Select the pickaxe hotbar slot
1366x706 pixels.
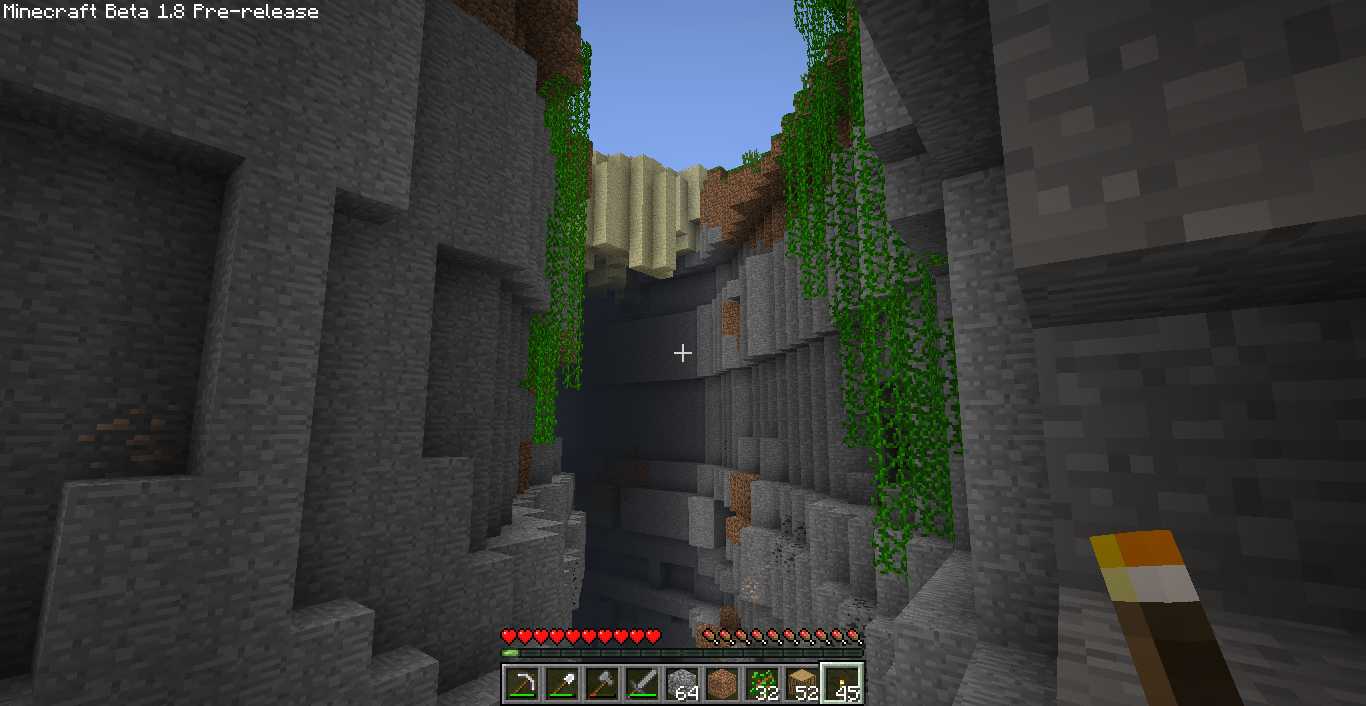coord(522,683)
